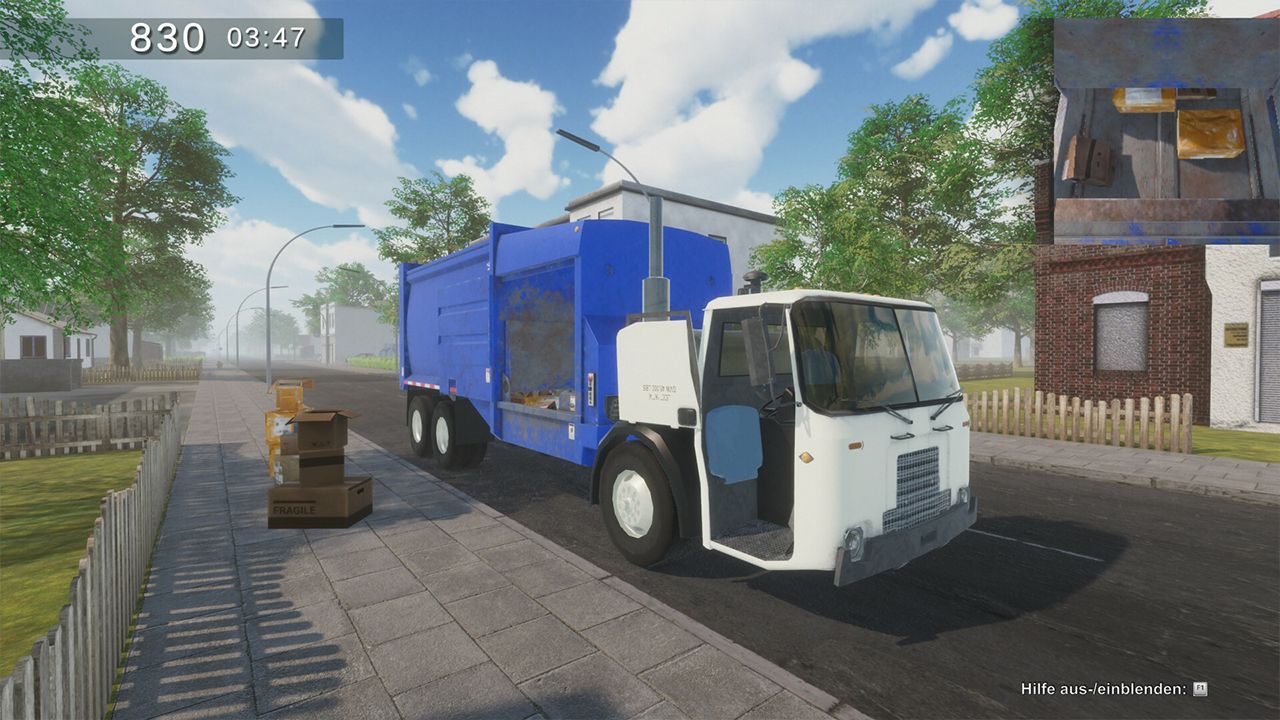Toggle the streetlight above the truck
Screen dimensions: 1280x720
(x=580, y=140)
